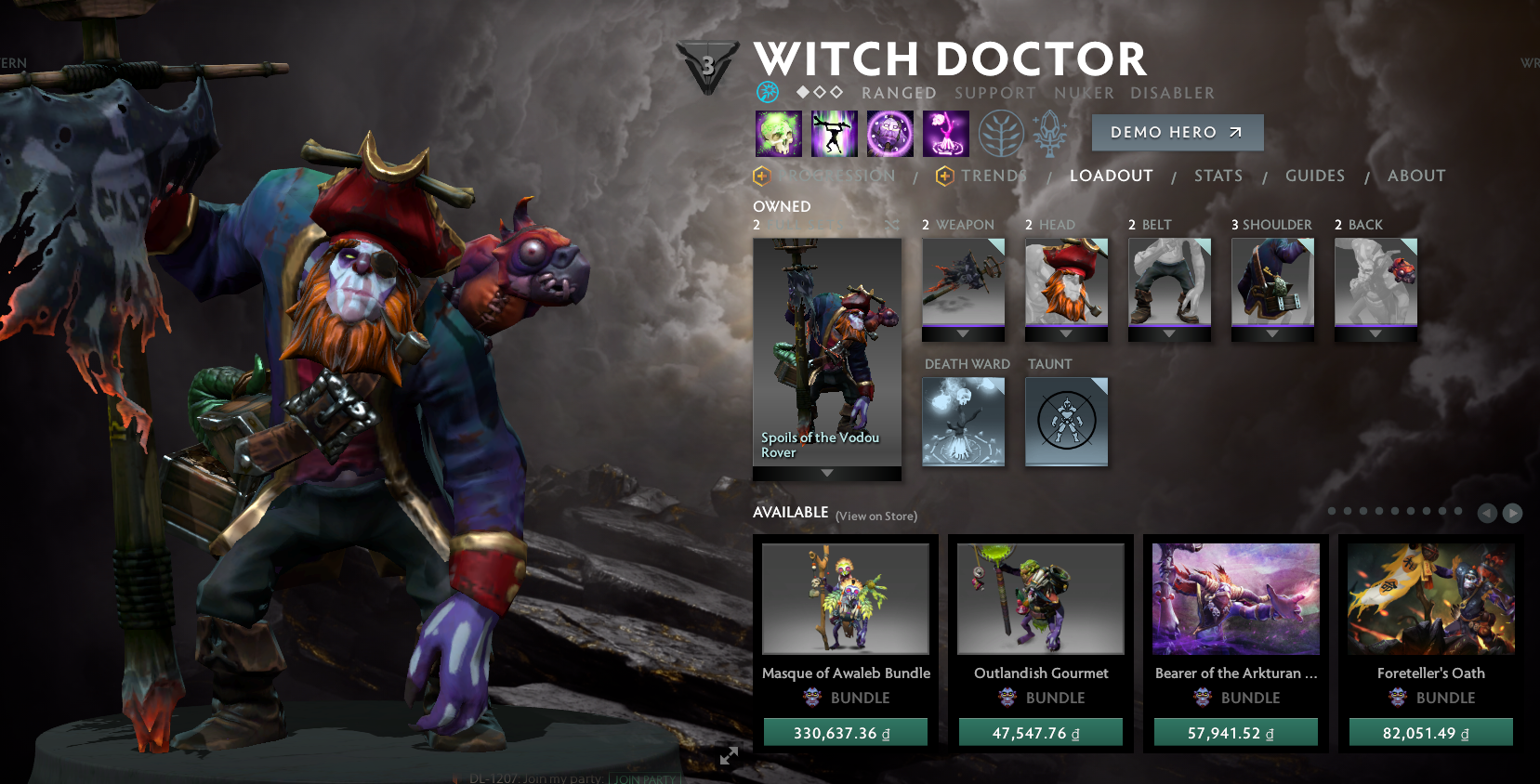This screenshot has height=784, width=1540.
Task: Click the Voodoo Restoration ability icon
Action: pyautogui.click(x=834, y=133)
